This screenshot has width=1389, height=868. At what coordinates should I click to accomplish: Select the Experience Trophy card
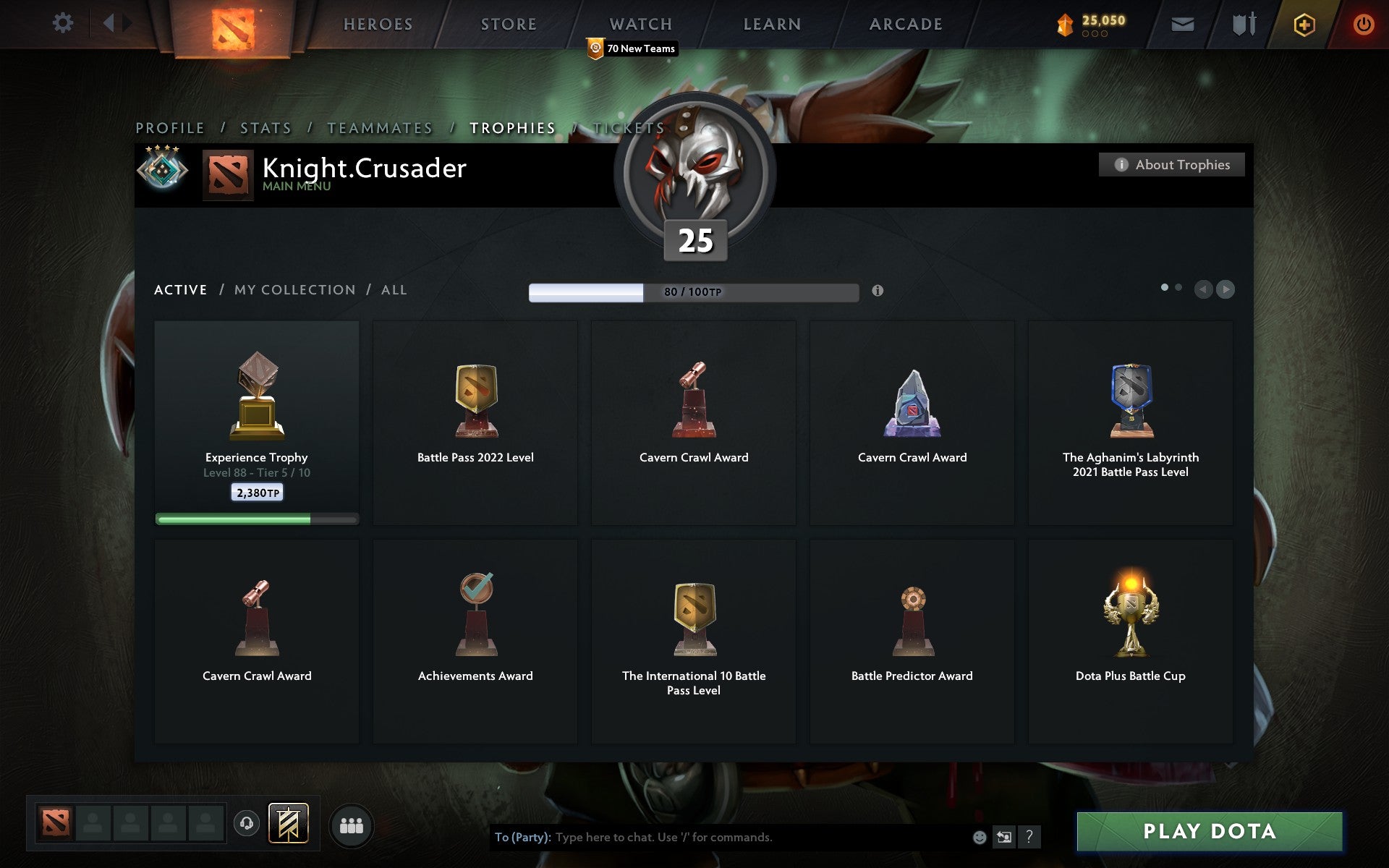[x=257, y=422]
